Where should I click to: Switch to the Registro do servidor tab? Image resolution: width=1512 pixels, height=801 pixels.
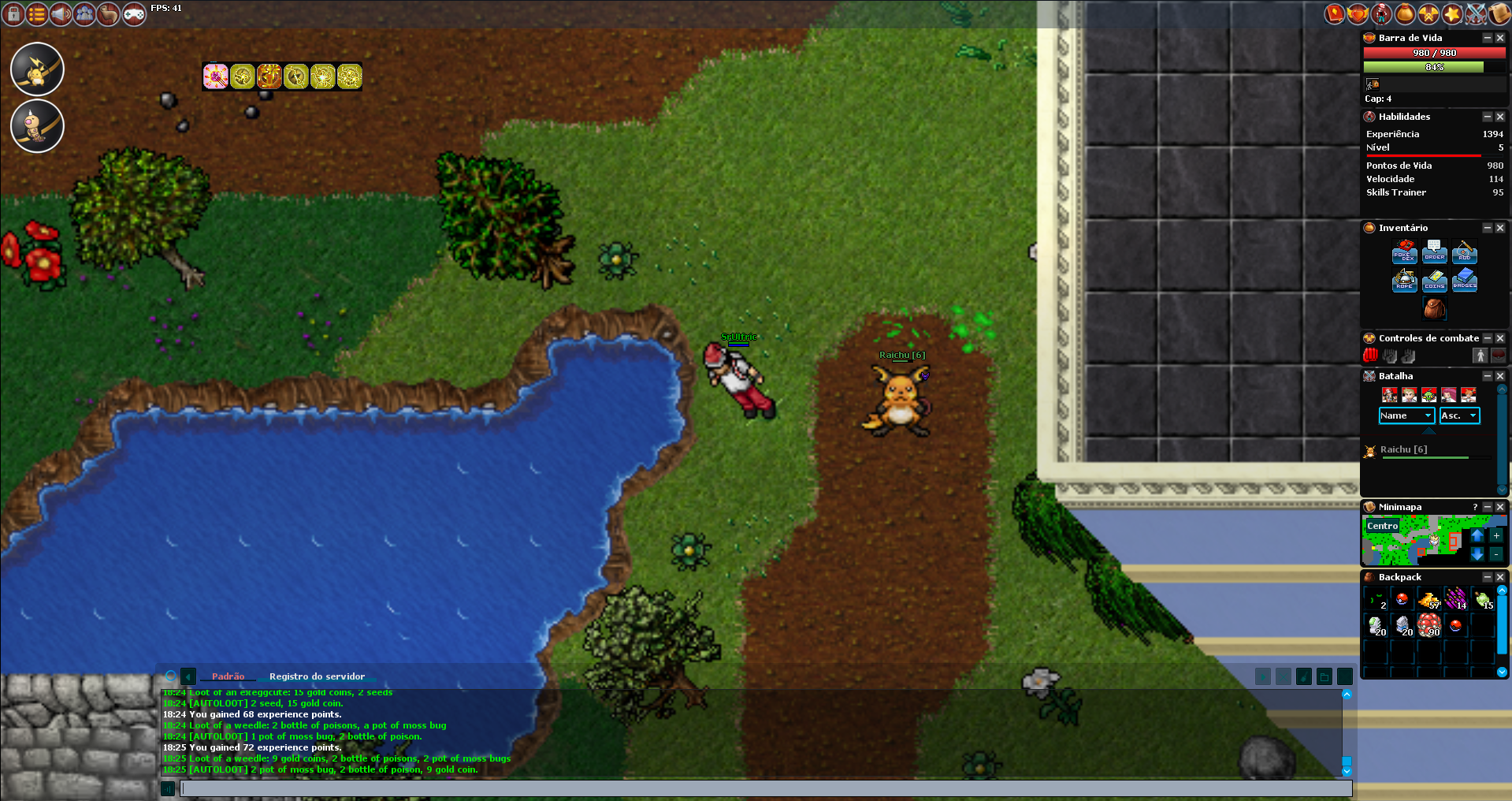pos(317,676)
